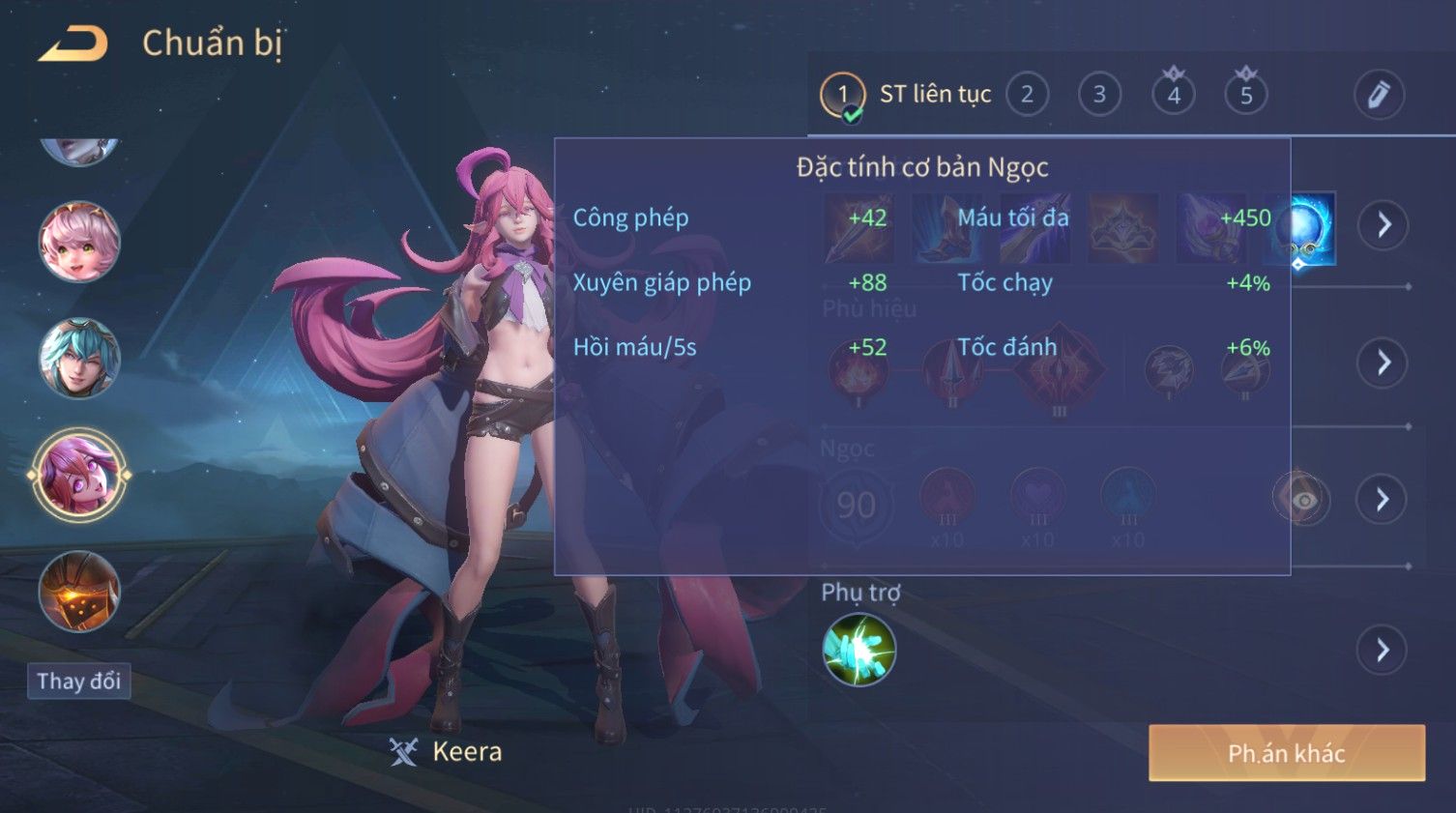This screenshot has height=813, width=1456.
Task: Open the Phù hiệu details arrow
Action: coord(1383,363)
